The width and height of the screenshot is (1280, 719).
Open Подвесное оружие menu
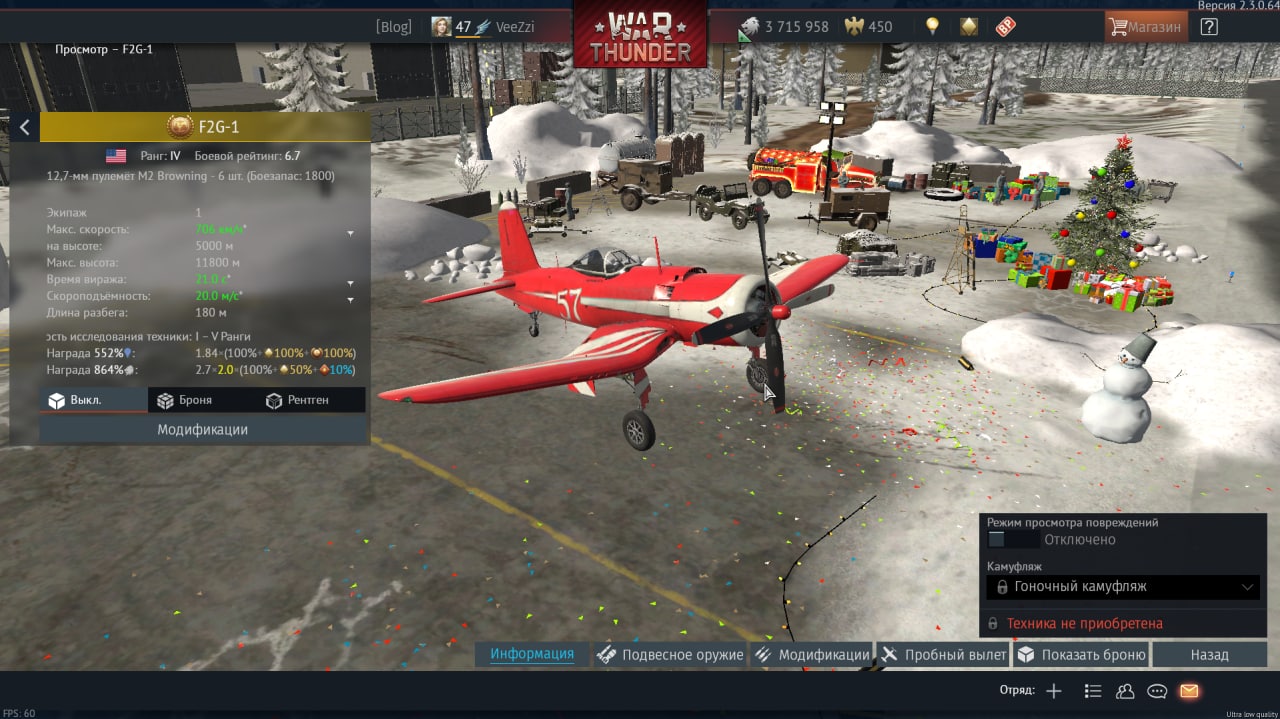(670, 655)
